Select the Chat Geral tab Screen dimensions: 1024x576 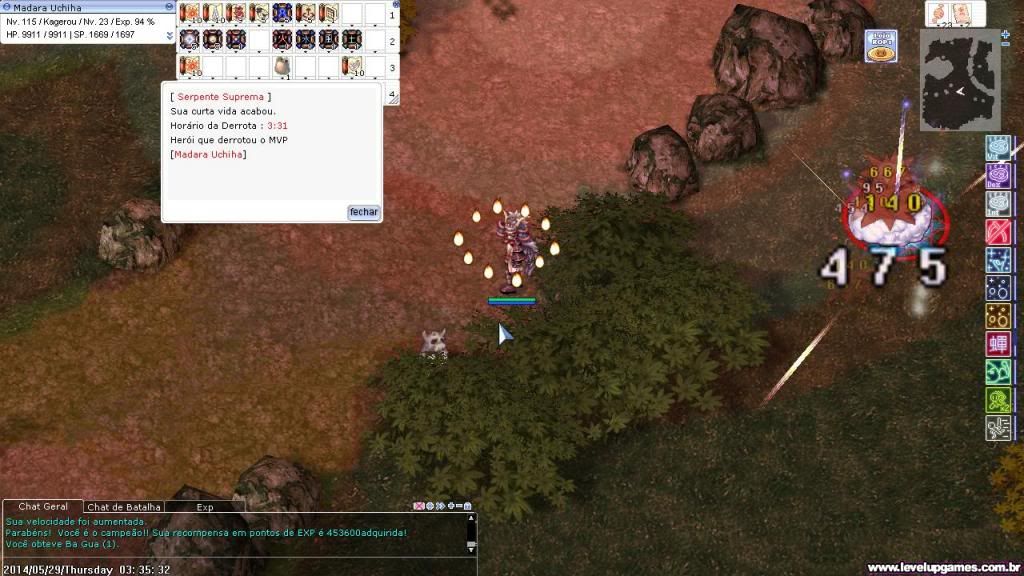click(43, 507)
